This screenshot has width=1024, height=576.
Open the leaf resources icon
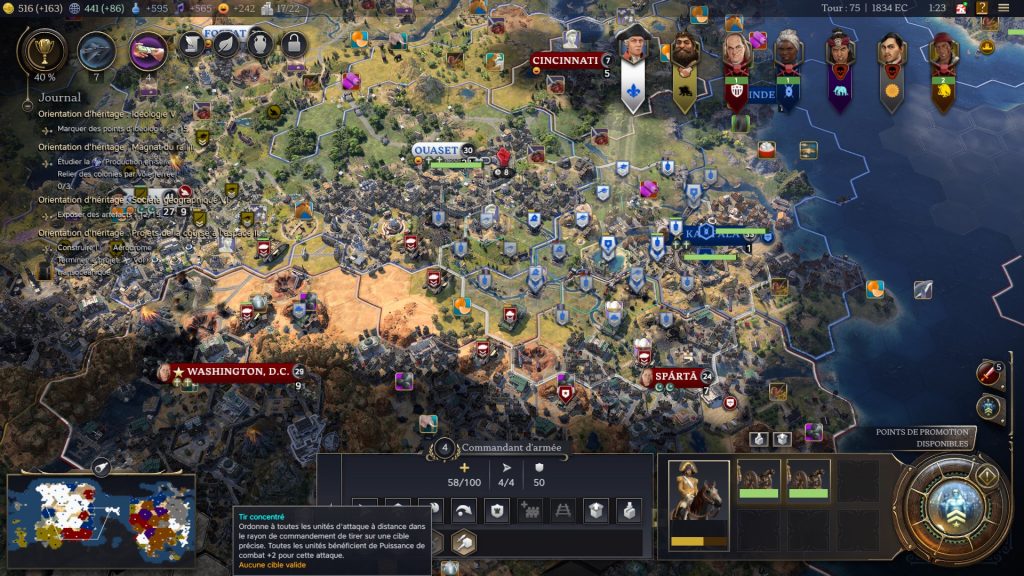point(227,43)
